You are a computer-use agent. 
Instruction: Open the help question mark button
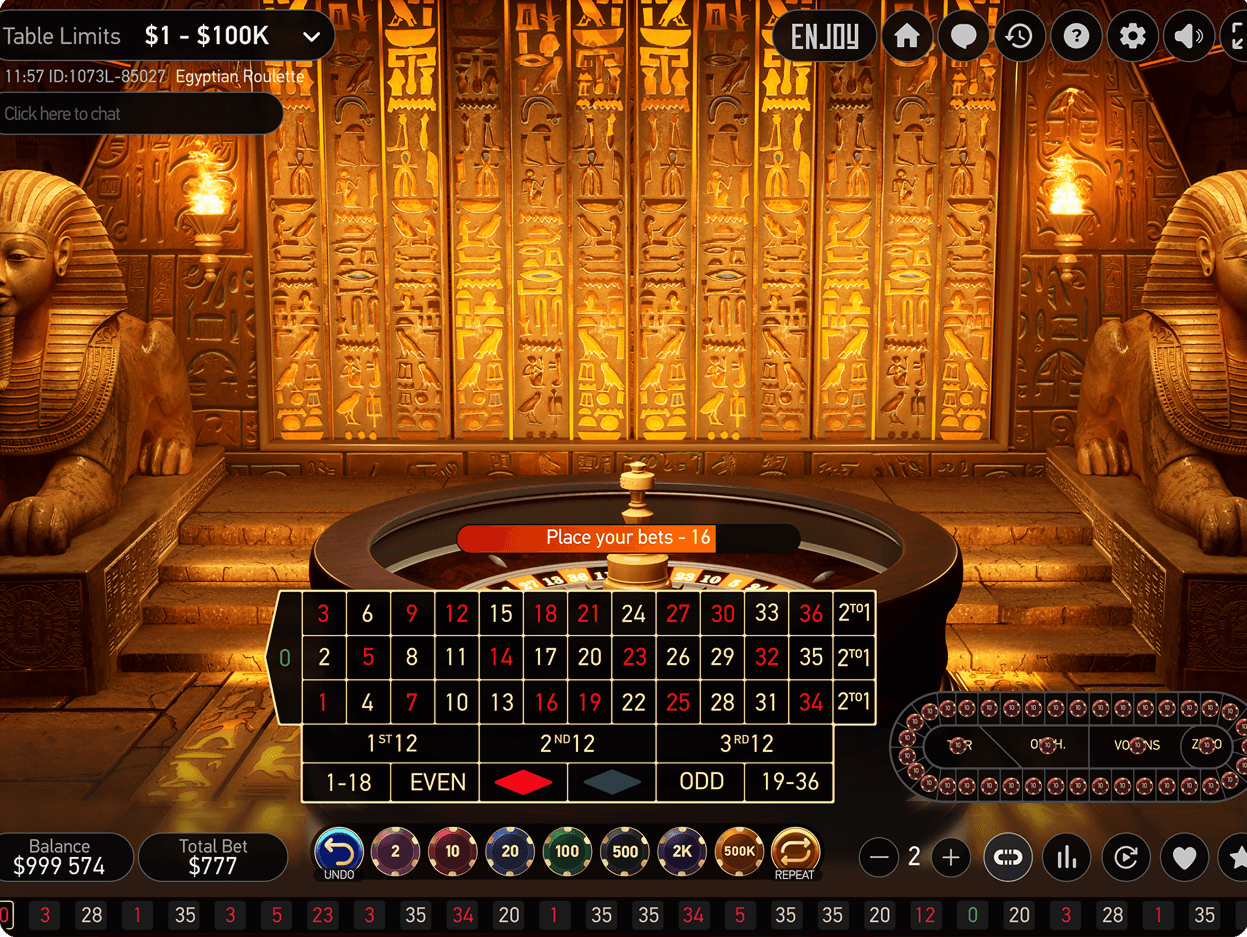1076,37
